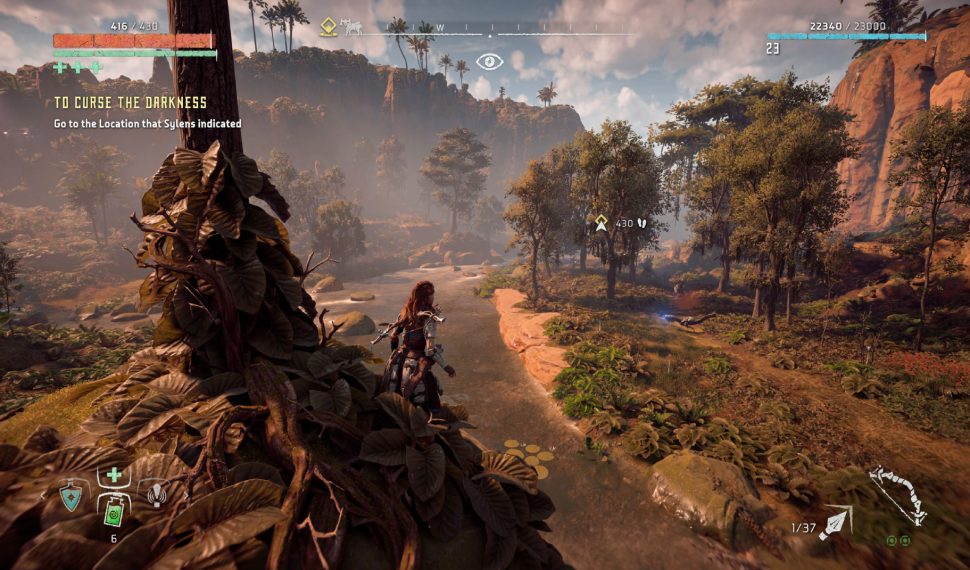
Task: Use the green health potion slot
Action: (115, 510)
